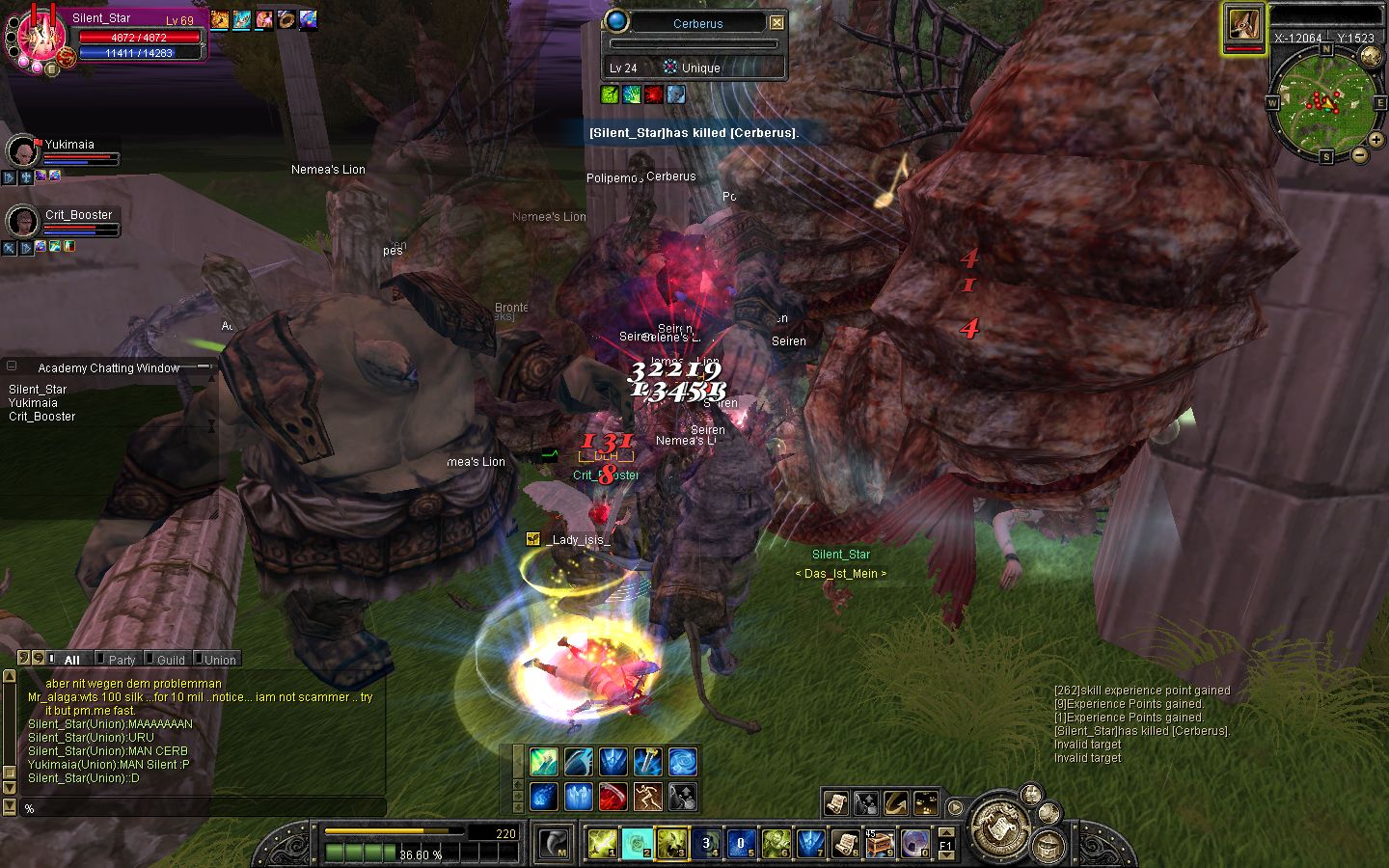Image resolution: width=1389 pixels, height=868 pixels.
Task: Switch chat to the Guild tab
Action: pos(171,660)
